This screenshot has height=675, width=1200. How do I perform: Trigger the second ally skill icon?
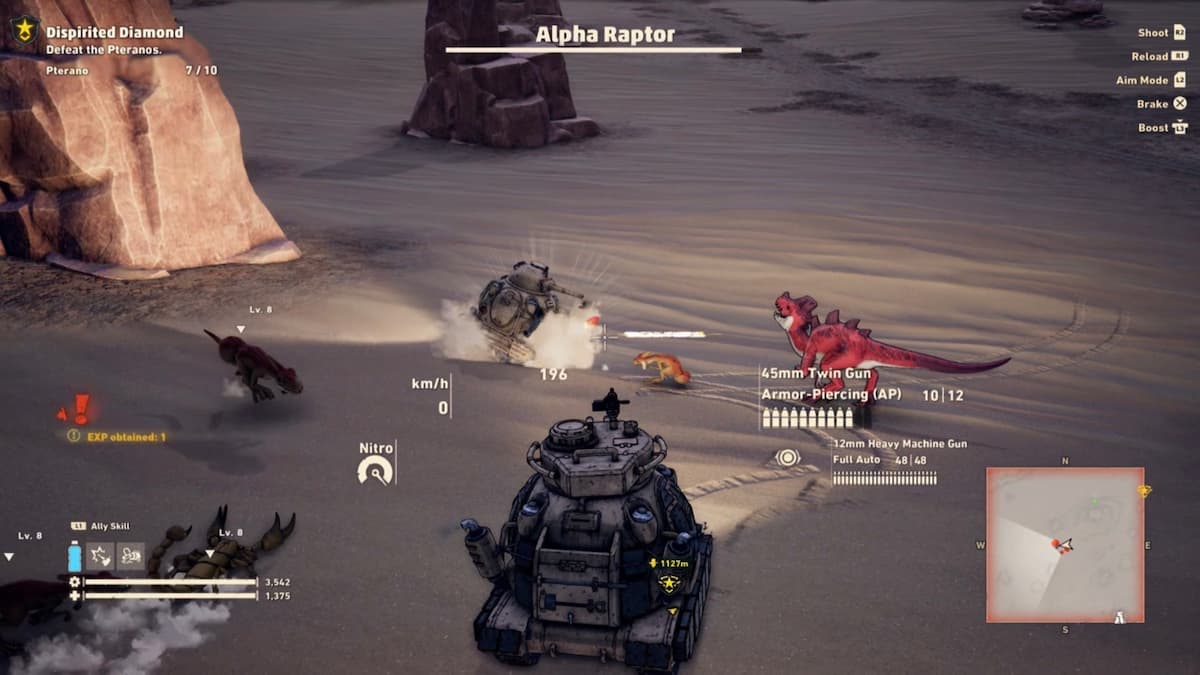[131, 556]
